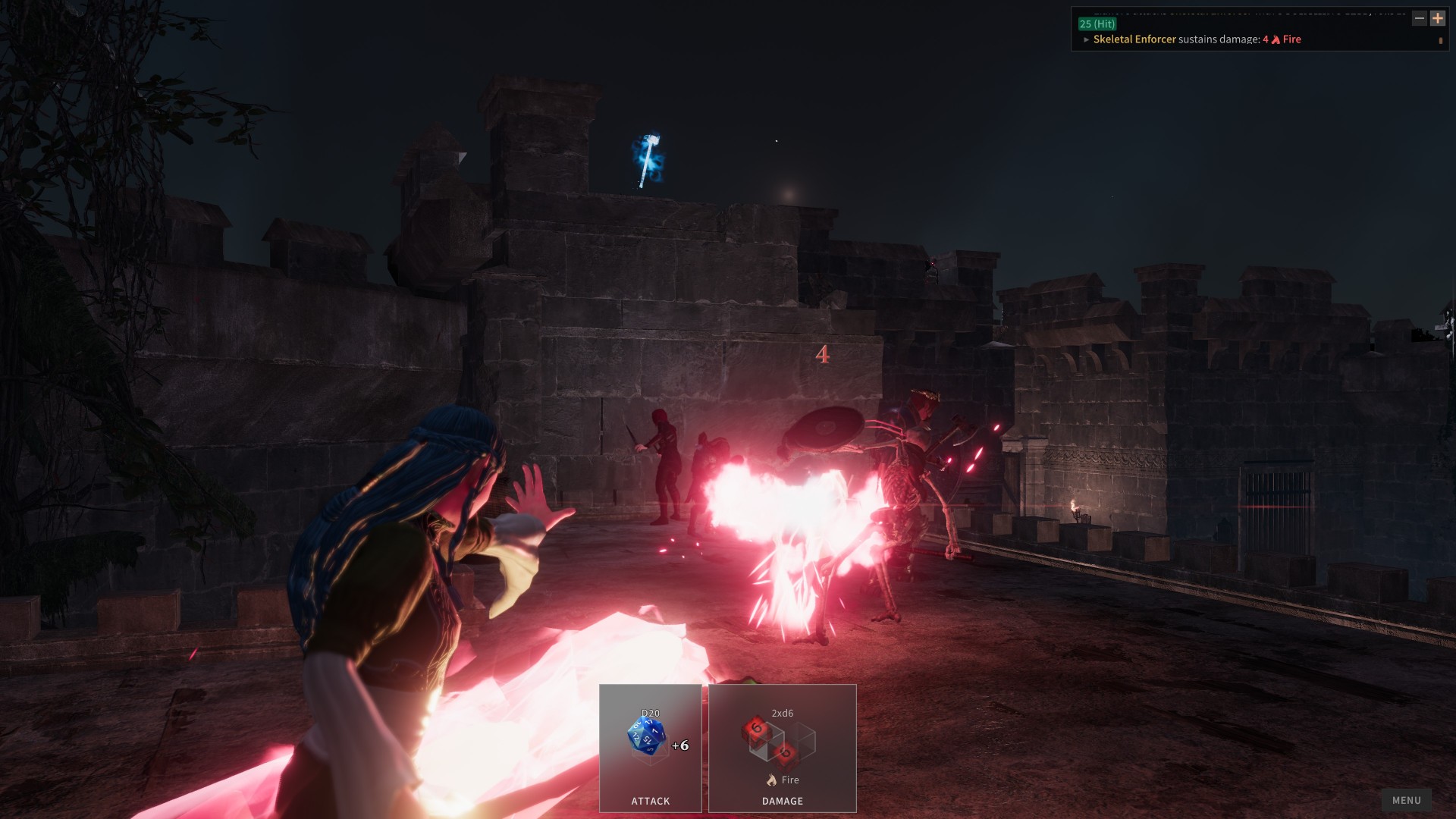1456x819 pixels.
Task: Click the Attack D20 roll panel
Action: coord(650,748)
